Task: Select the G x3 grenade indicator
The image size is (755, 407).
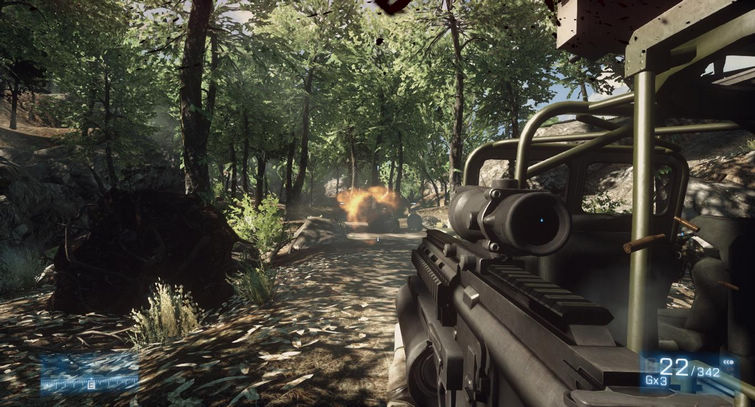Action: (655, 381)
